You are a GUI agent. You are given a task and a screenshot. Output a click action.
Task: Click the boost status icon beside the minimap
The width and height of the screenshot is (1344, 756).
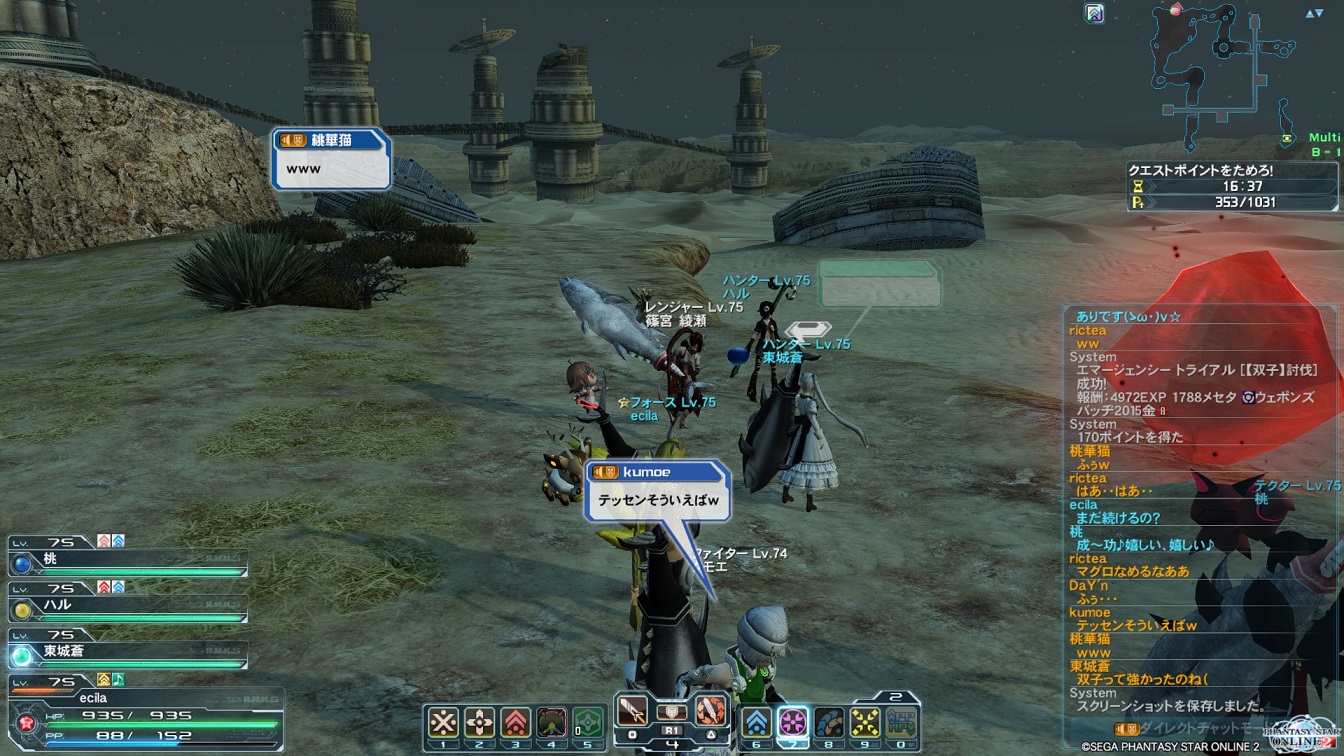point(1094,13)
